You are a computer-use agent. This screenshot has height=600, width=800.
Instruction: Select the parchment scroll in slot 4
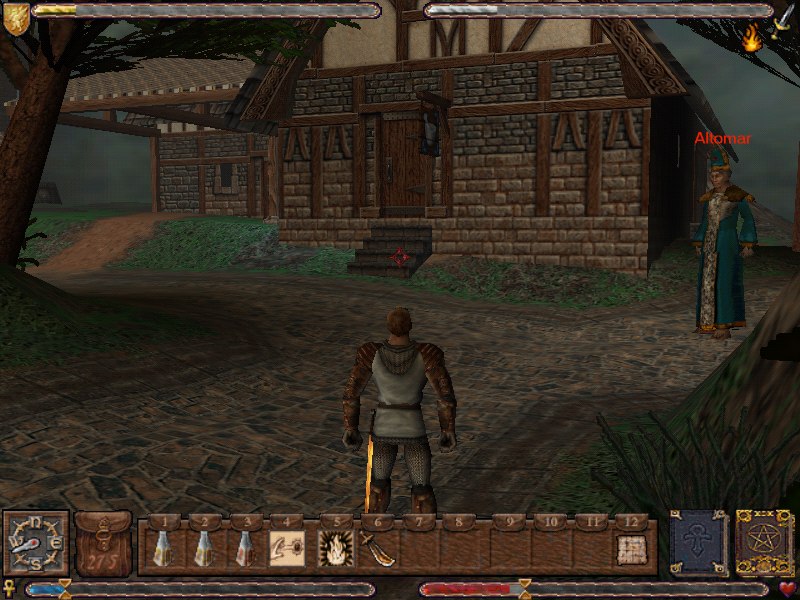287,548
